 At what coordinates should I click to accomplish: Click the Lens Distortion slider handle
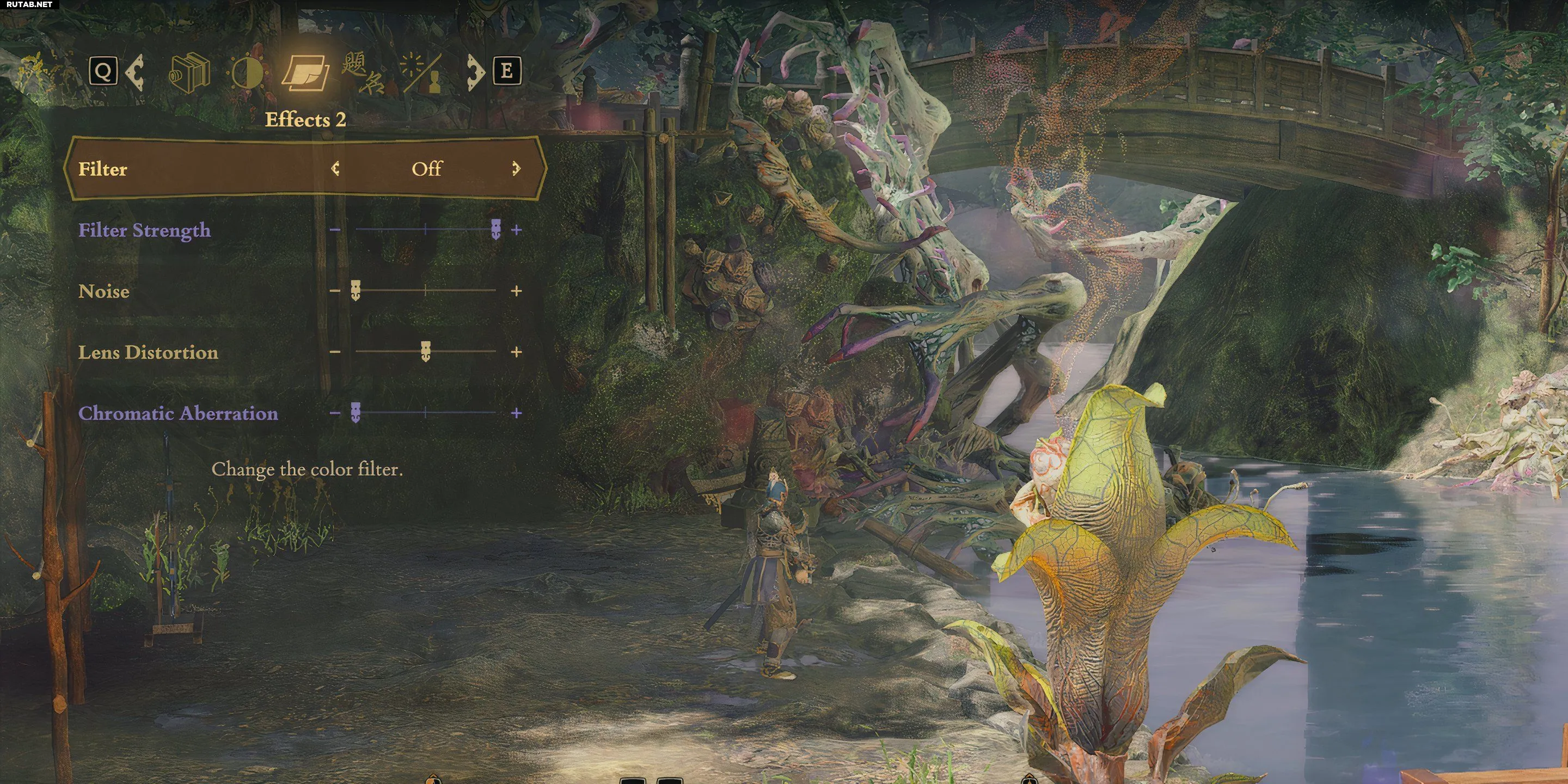pyautogui.click(x=425, y=351)
